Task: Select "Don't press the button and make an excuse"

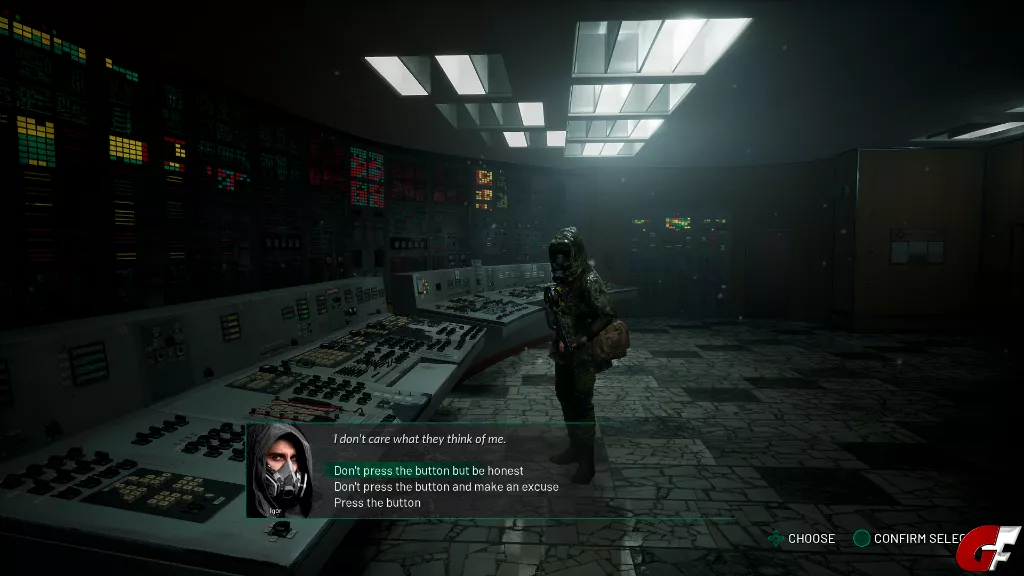Action: click(x=446, y=487)
